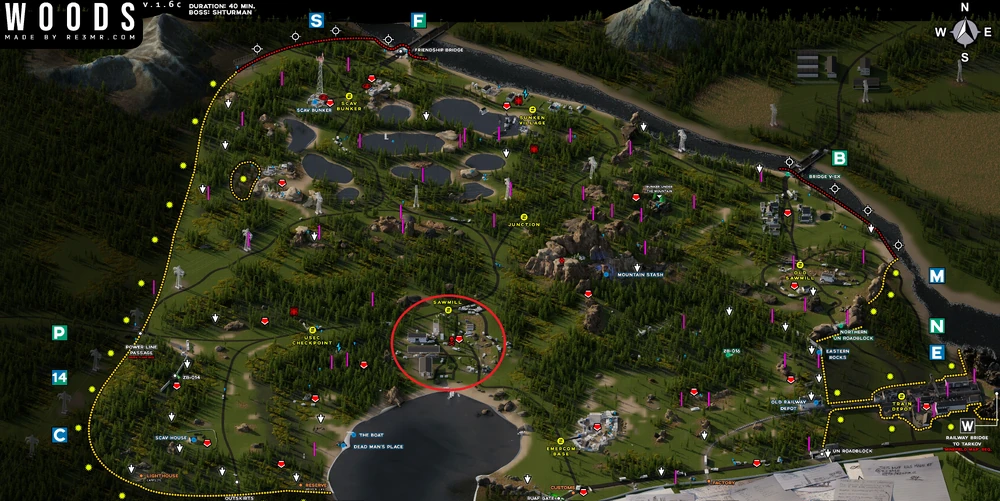The width and height of the screenshot is (1000, 501).
Task: Select the green F marker near Friendship Bridge
Action: tap(419, 19)
